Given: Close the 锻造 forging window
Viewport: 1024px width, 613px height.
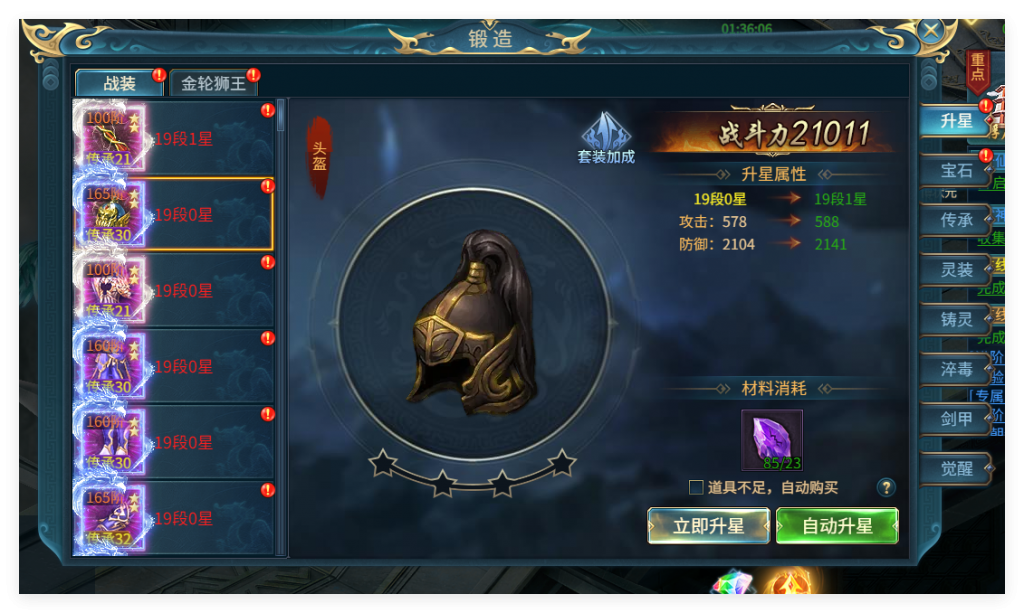Looking at the screenshot, I should [931, 29].
